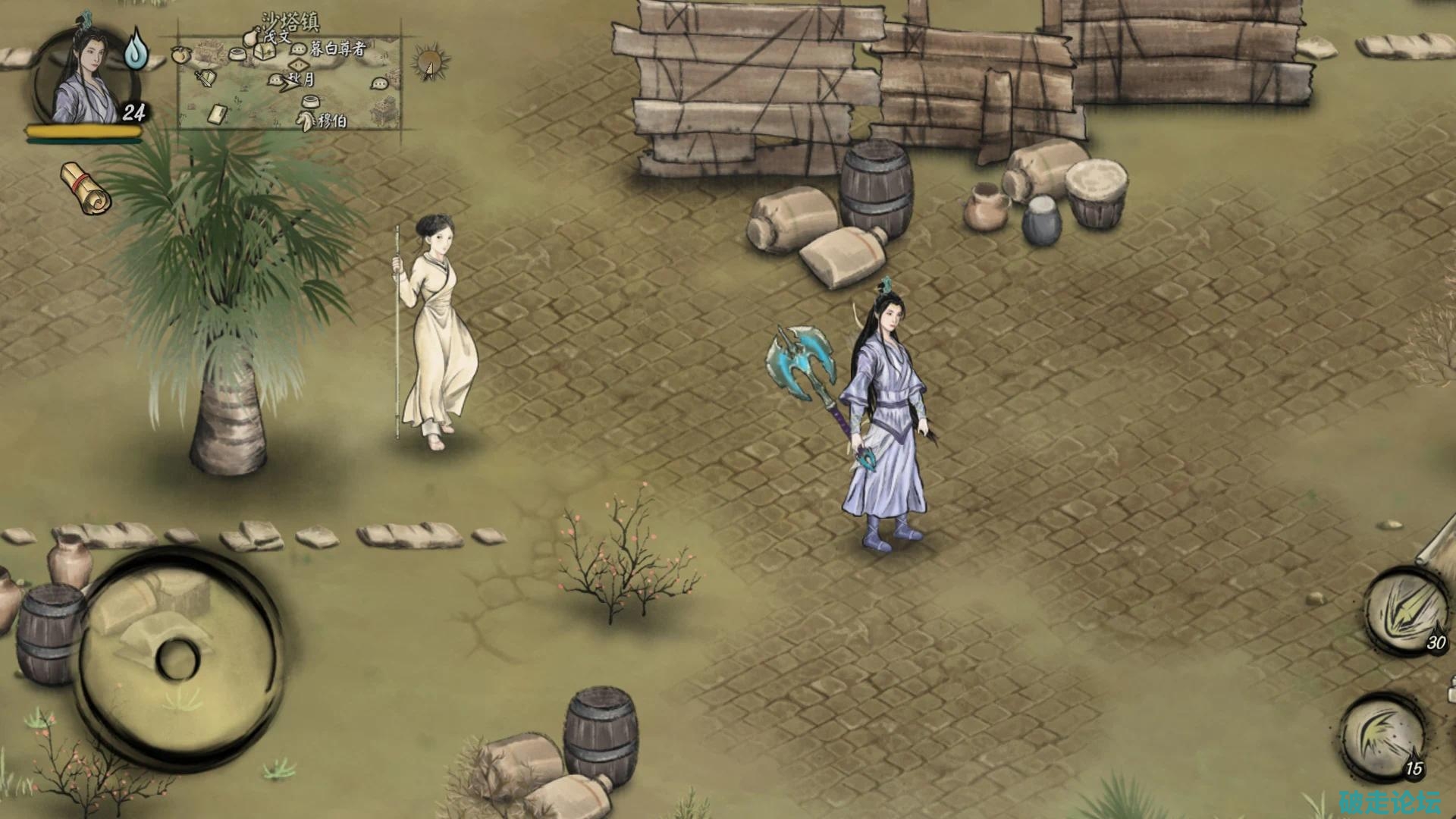This screenshot has height=819, width=1456.
Task: Click the sun compass icon
Action: pos(430,62)
